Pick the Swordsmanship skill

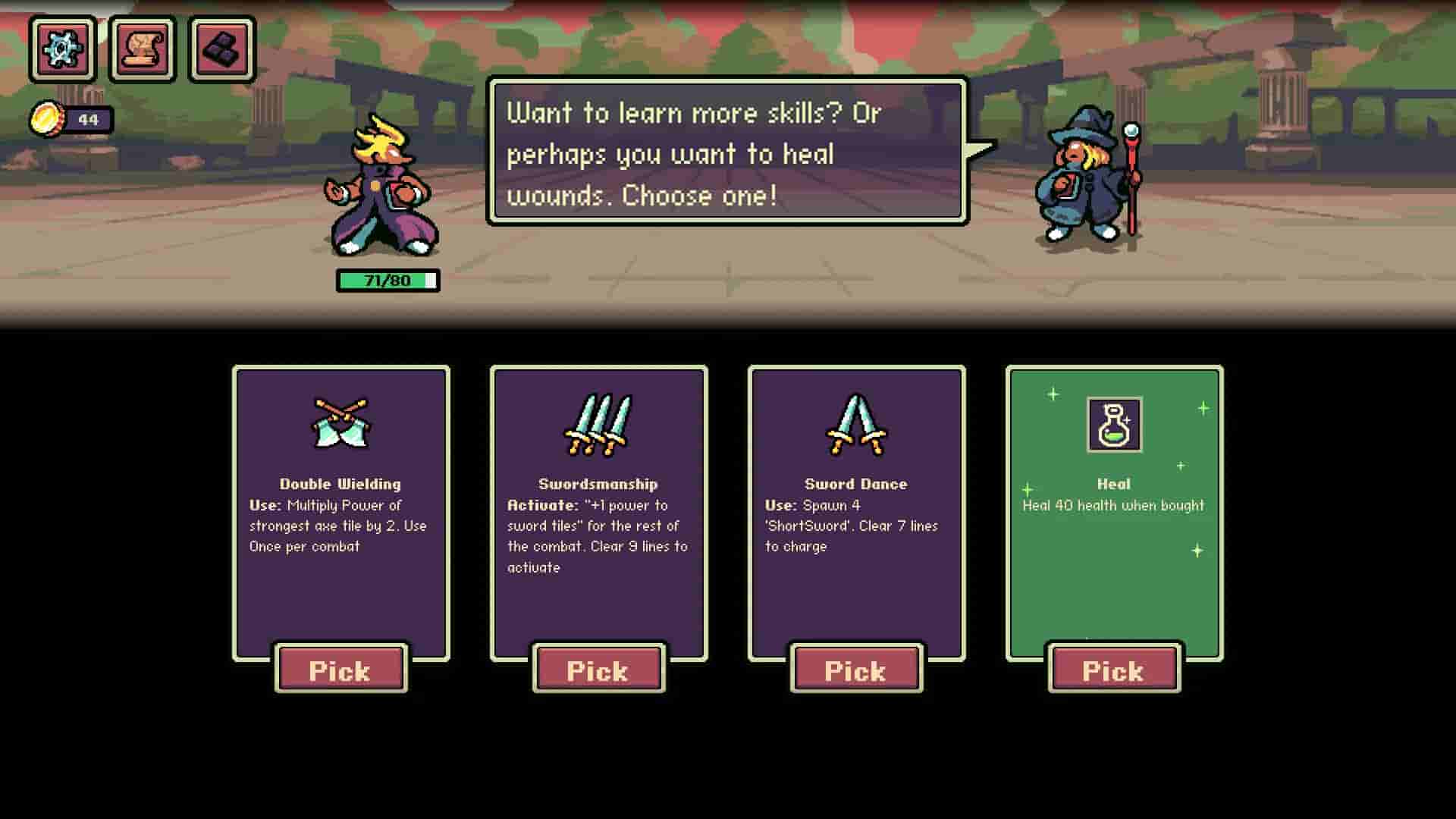(598, 670)
